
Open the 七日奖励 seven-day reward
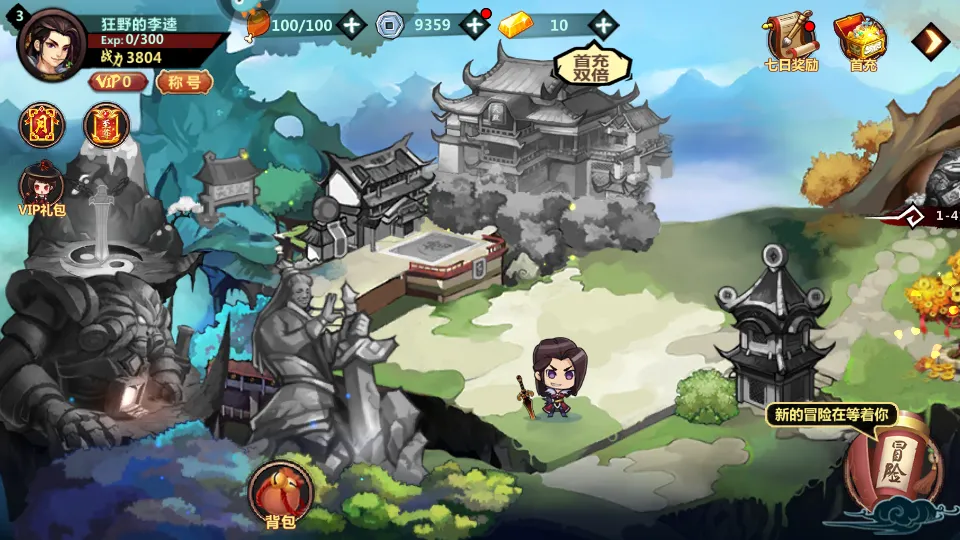(790, 42)
